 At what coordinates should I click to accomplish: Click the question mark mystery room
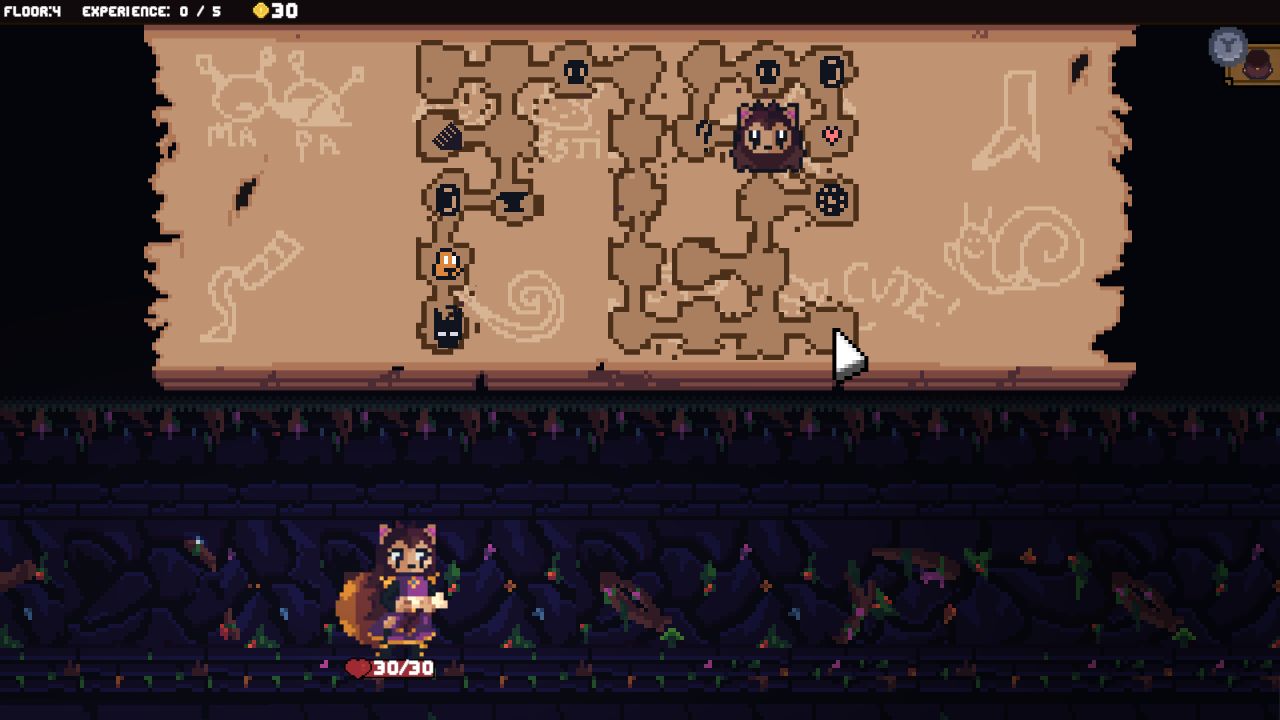(704, 132)
